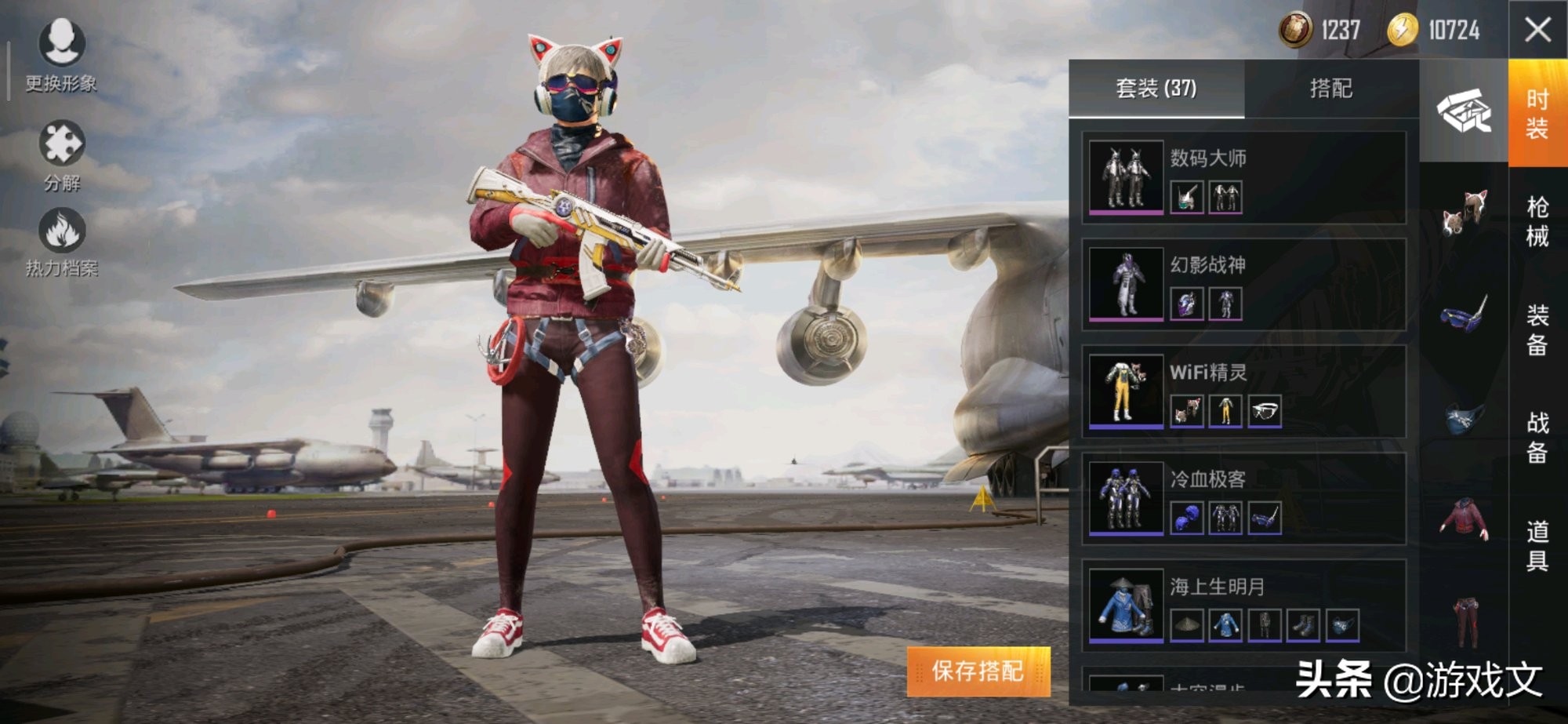The width and height of the screenshot is (1568, 724).
Task: Select the red jacket equipped slot
Action: tap(1464, 518)
